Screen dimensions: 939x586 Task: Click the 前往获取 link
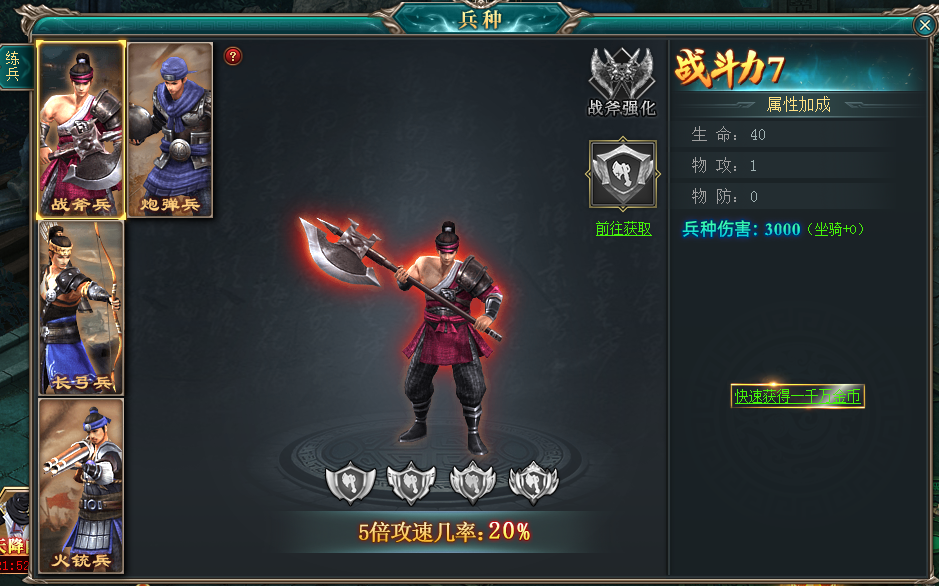click(623, 229)
